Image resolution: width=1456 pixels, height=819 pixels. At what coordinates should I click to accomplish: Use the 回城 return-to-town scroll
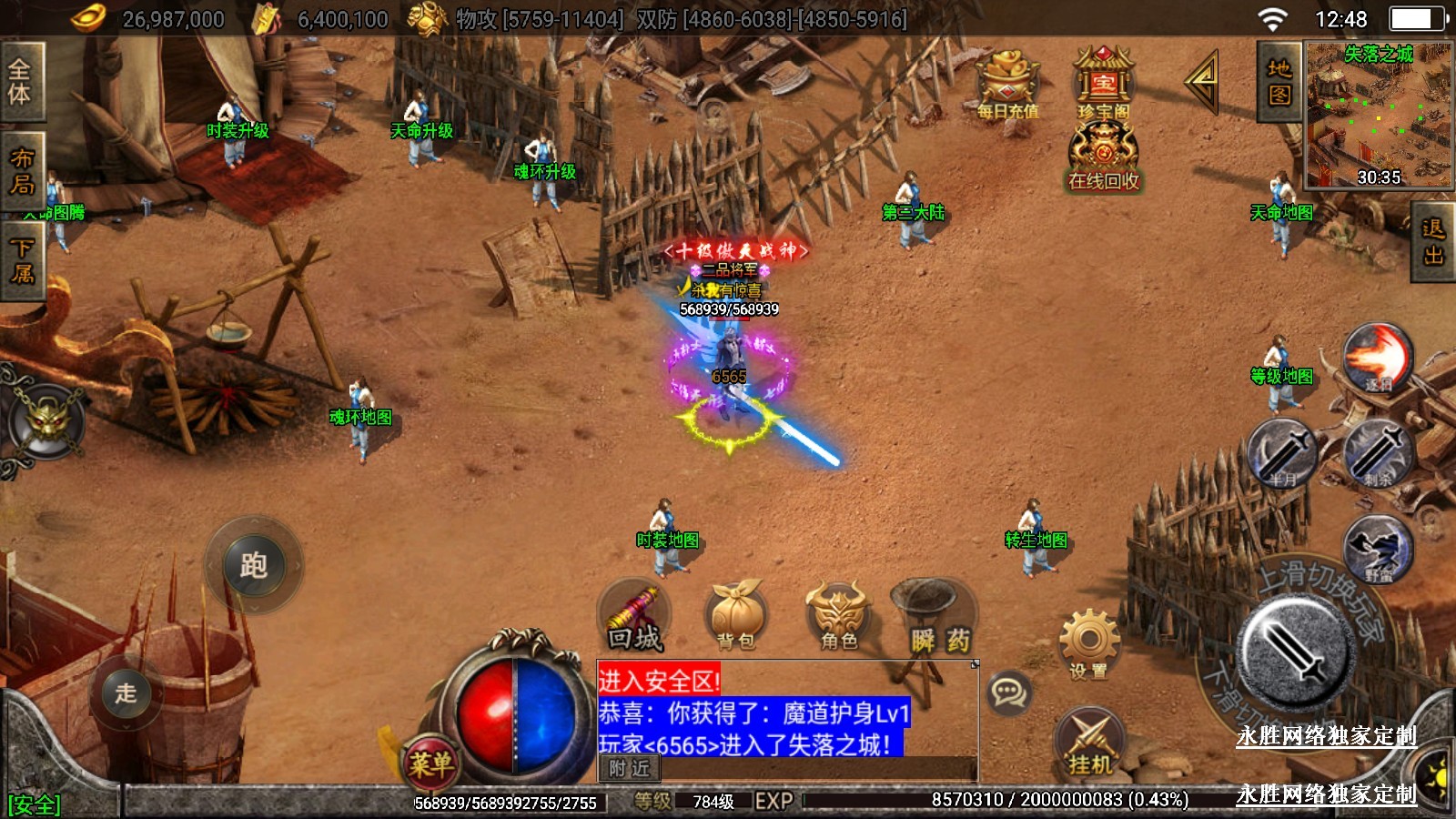[x=635, y=617]
